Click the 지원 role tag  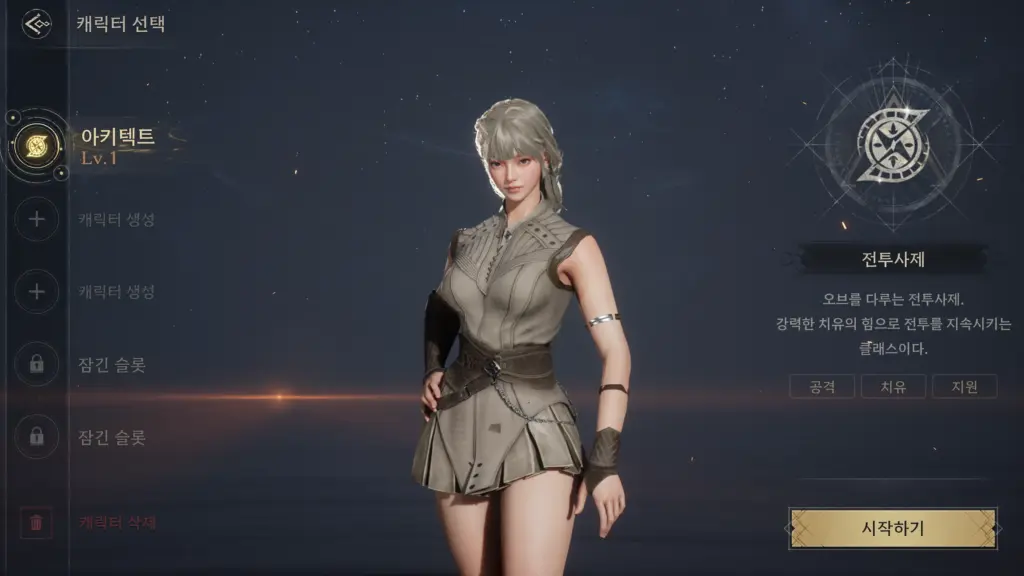[x=964, y=386]
